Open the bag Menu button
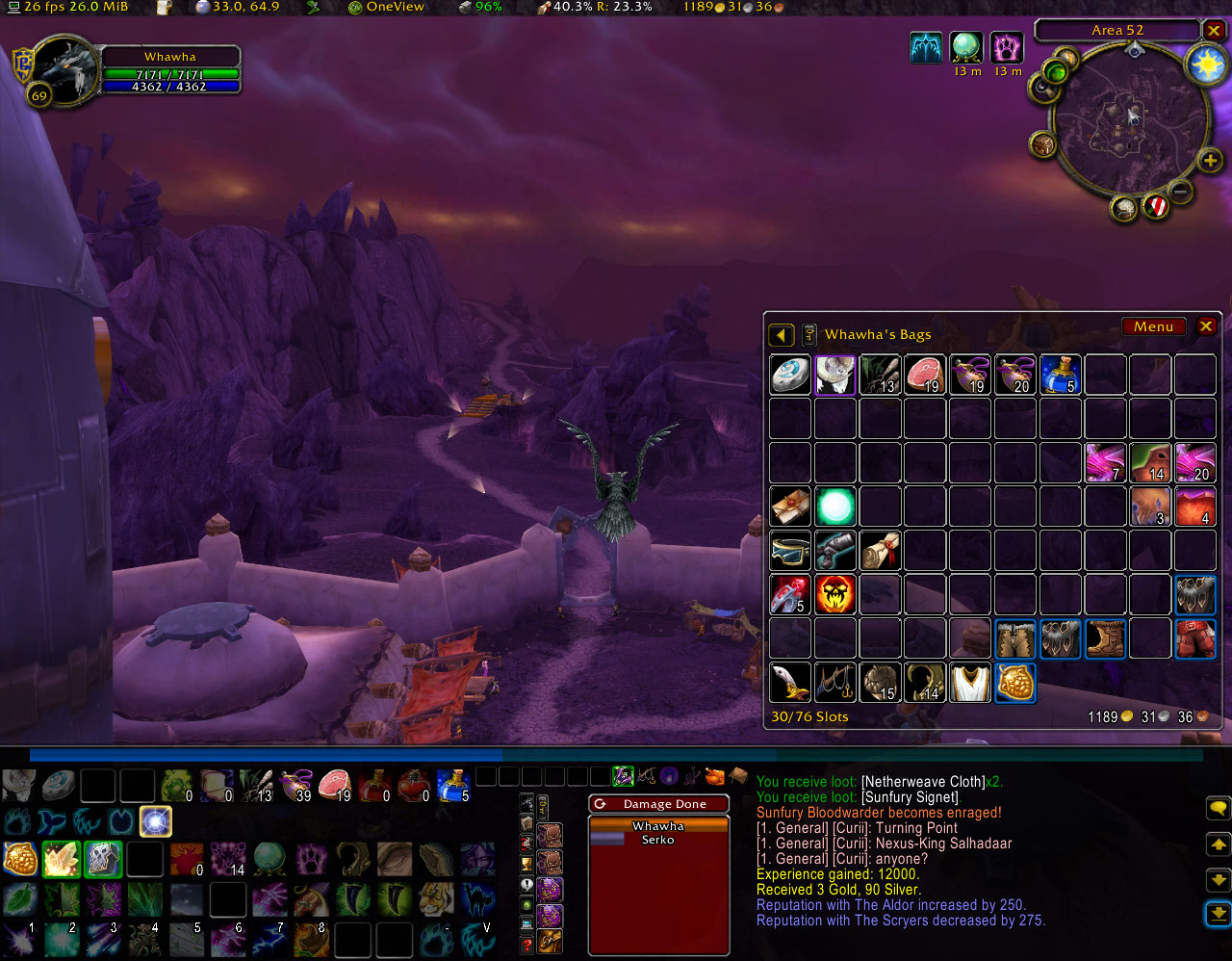This screenshot has height=961, width=1232. (x=1153, y=326)
